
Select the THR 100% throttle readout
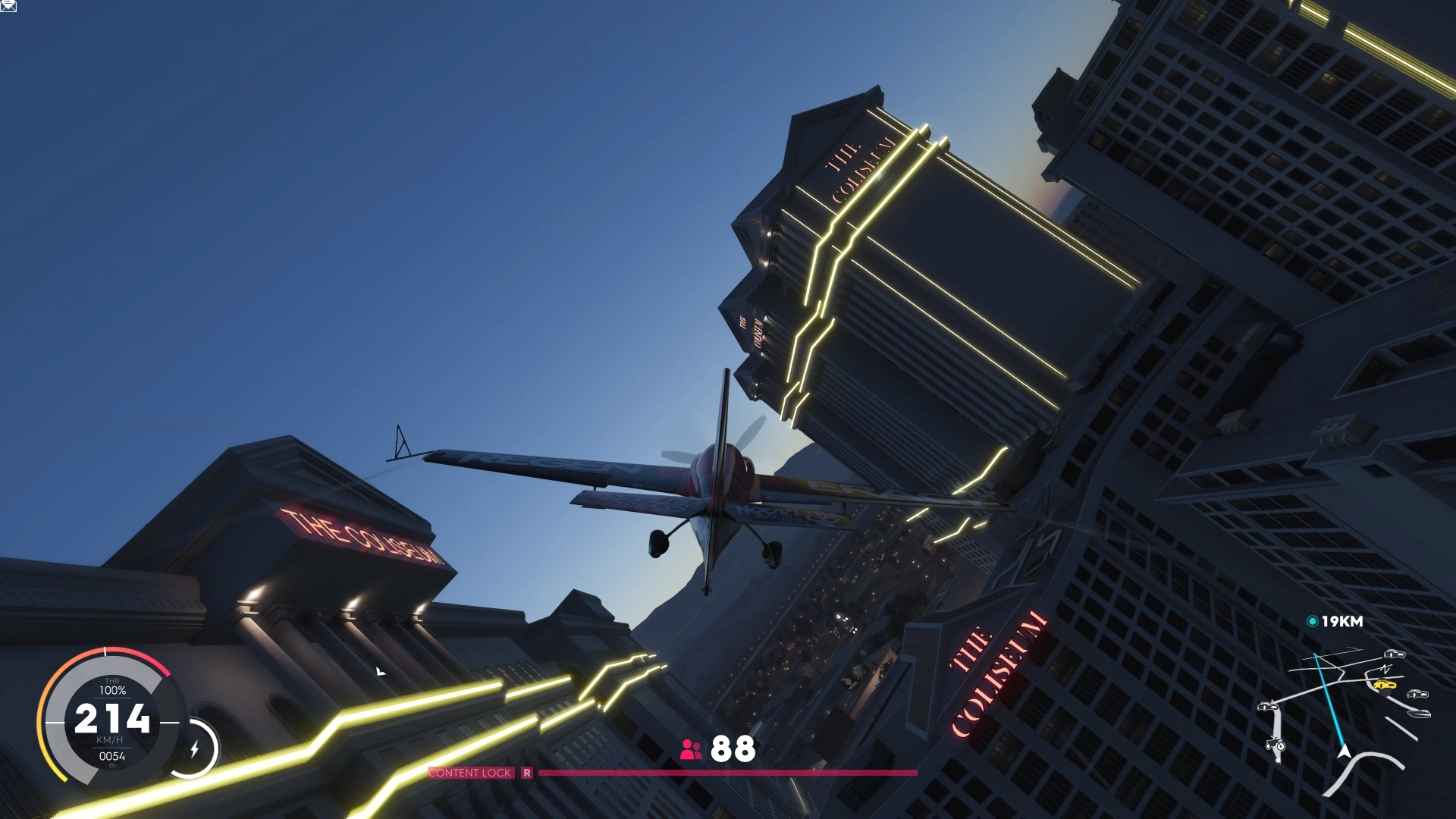click(111, 688)
